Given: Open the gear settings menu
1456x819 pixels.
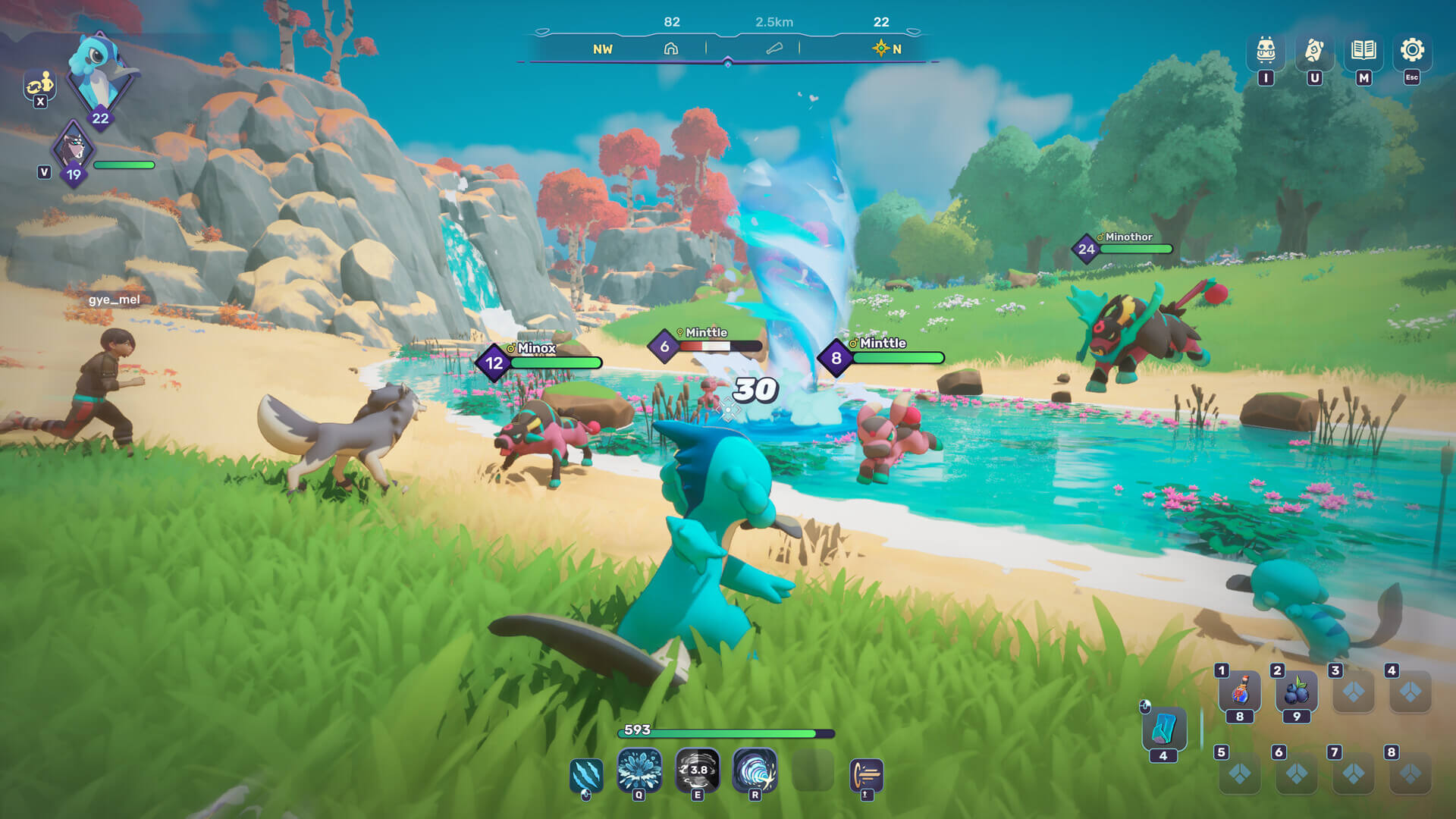Looking at the screenshot, I should click(x=1412, y=51).
